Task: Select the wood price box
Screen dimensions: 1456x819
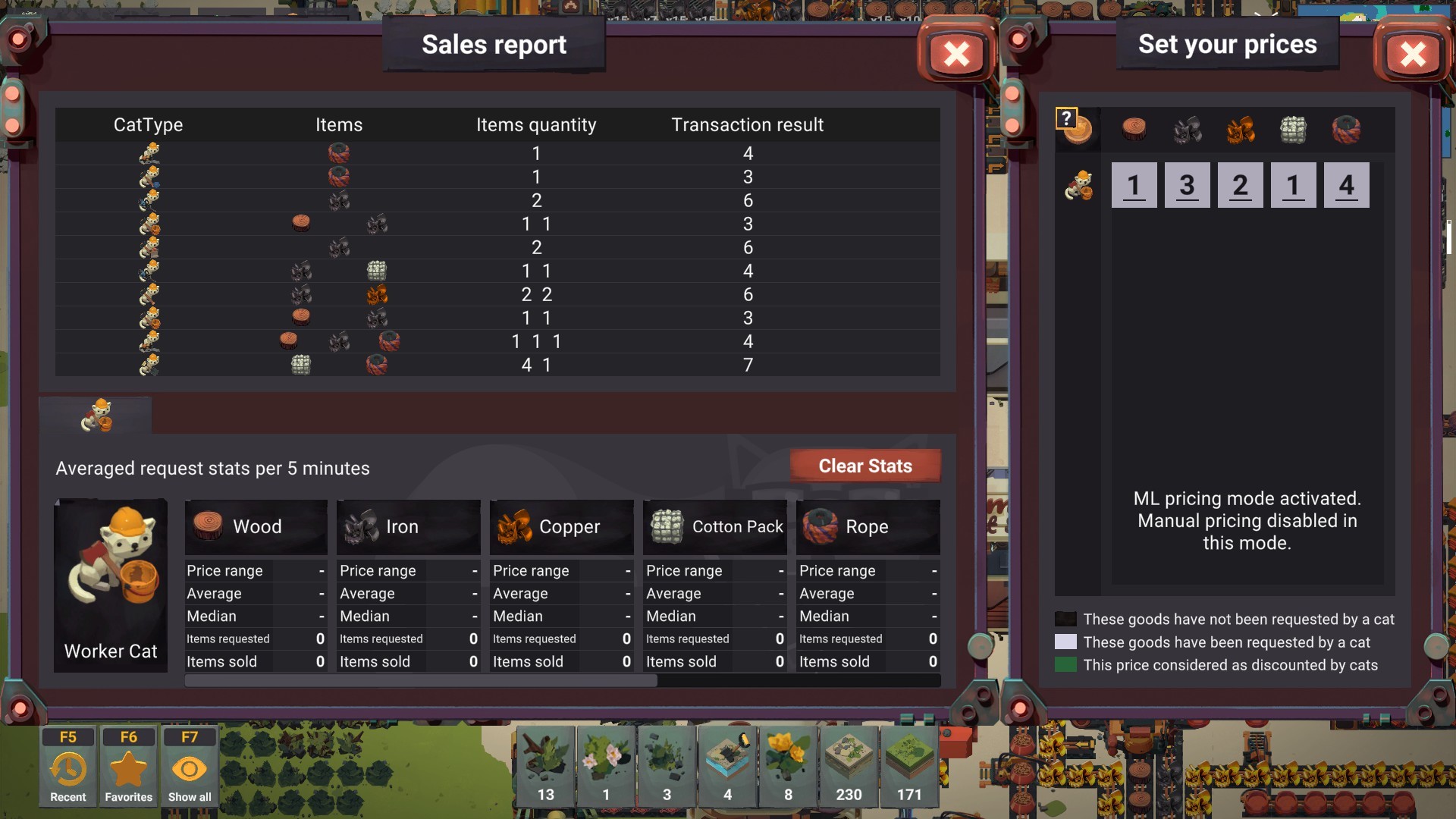Action: click(1134, 185)
